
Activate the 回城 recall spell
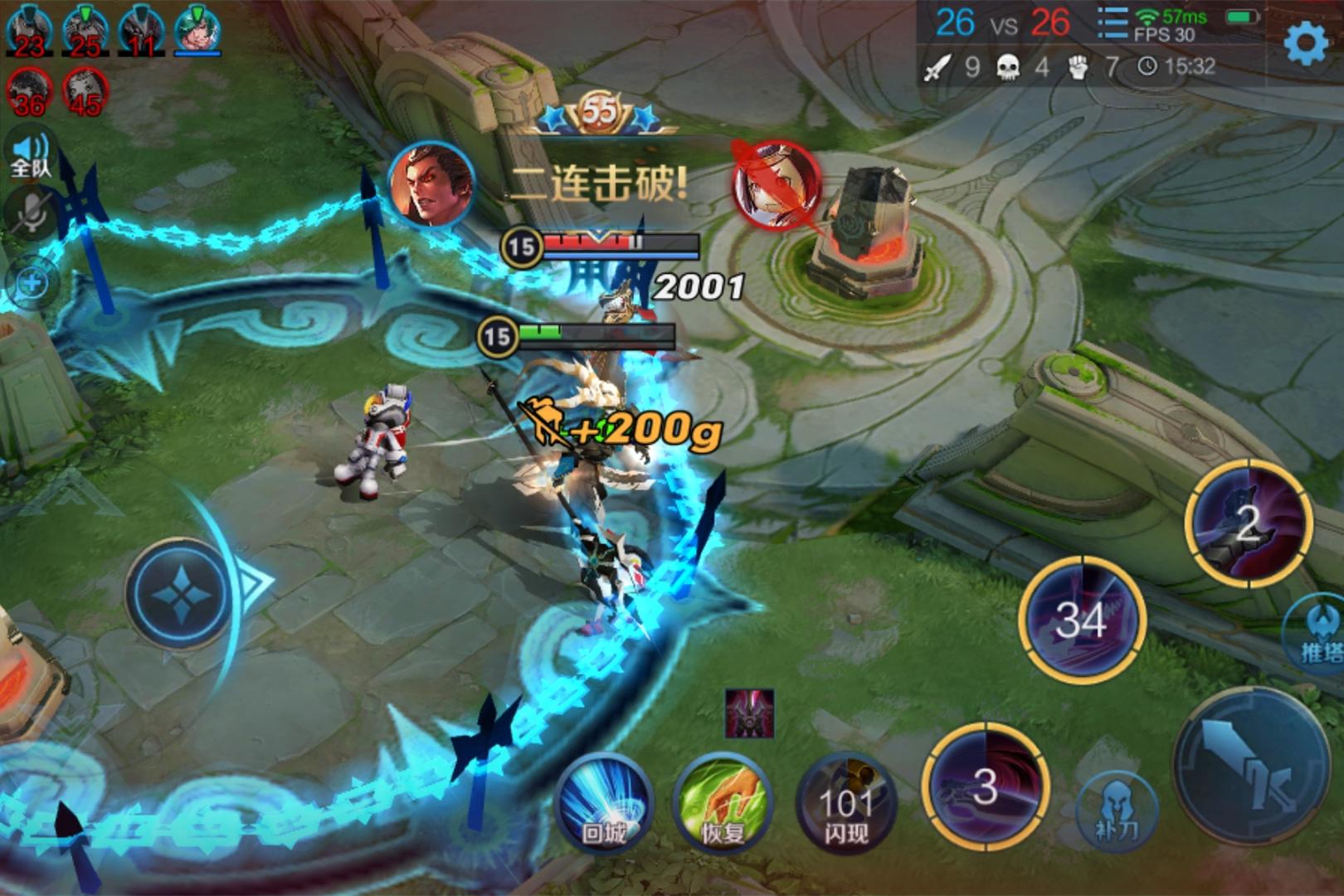pyautogui.click(x=603, y=801)
